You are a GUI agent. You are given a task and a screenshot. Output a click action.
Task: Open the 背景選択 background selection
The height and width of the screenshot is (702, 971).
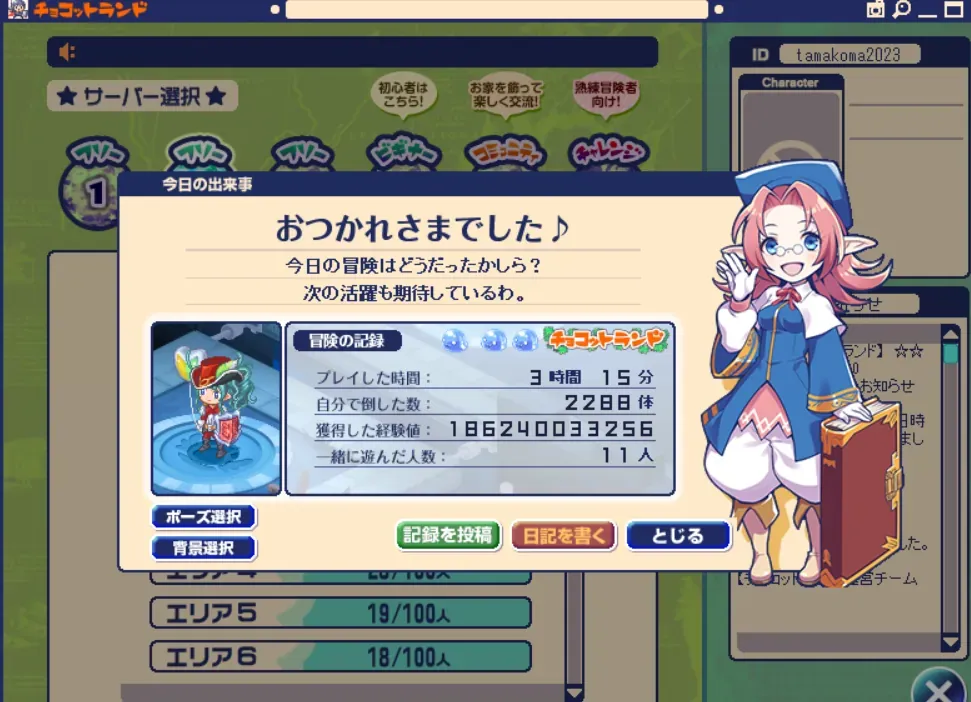click(204, 548)
